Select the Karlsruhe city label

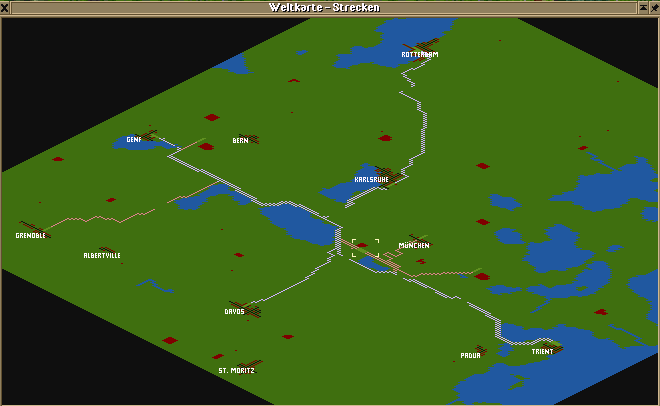coord(371,180)
